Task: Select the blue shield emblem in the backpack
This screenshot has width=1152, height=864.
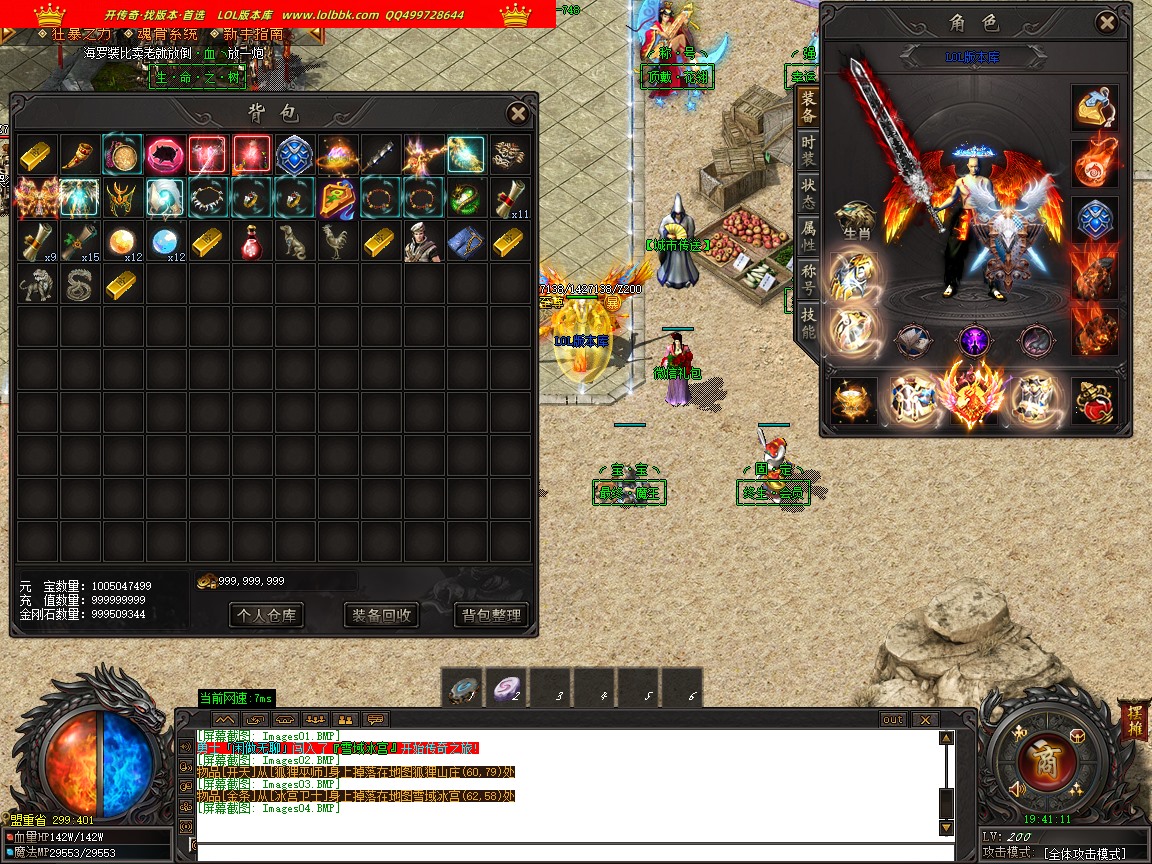Action: click(x=295, y=155)
